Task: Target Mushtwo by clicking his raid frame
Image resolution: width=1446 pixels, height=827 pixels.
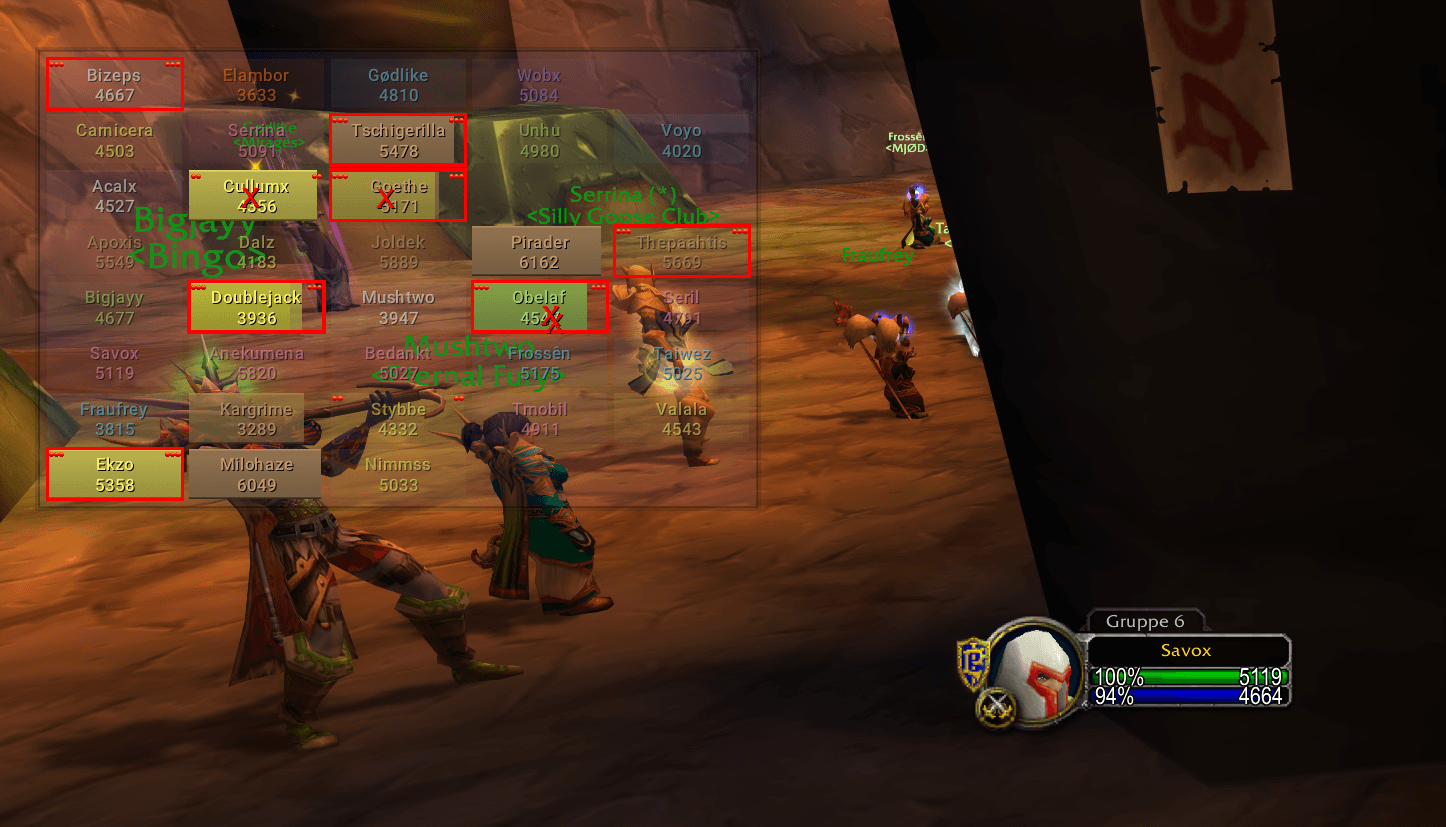Action: click(x=398, y=306)
